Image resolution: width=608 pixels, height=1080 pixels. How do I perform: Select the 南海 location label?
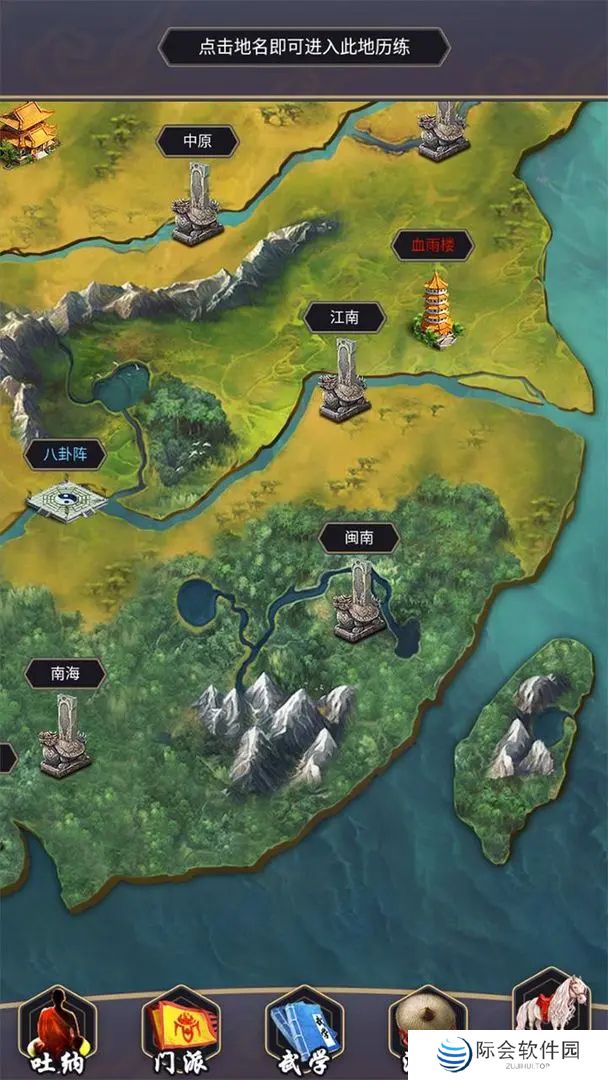click(64, 673)
